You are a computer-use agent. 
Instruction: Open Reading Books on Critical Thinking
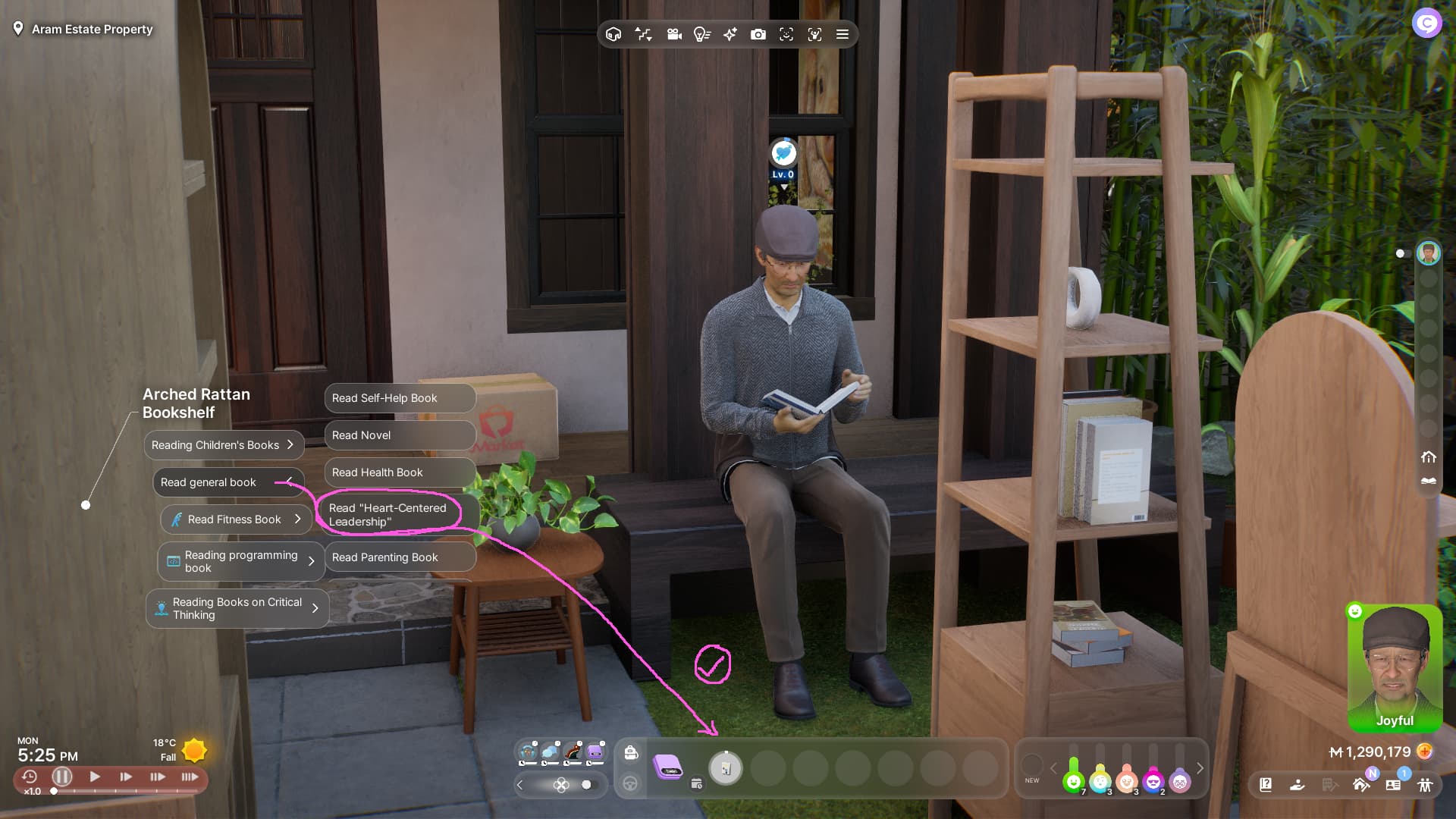tap(237, 608)
